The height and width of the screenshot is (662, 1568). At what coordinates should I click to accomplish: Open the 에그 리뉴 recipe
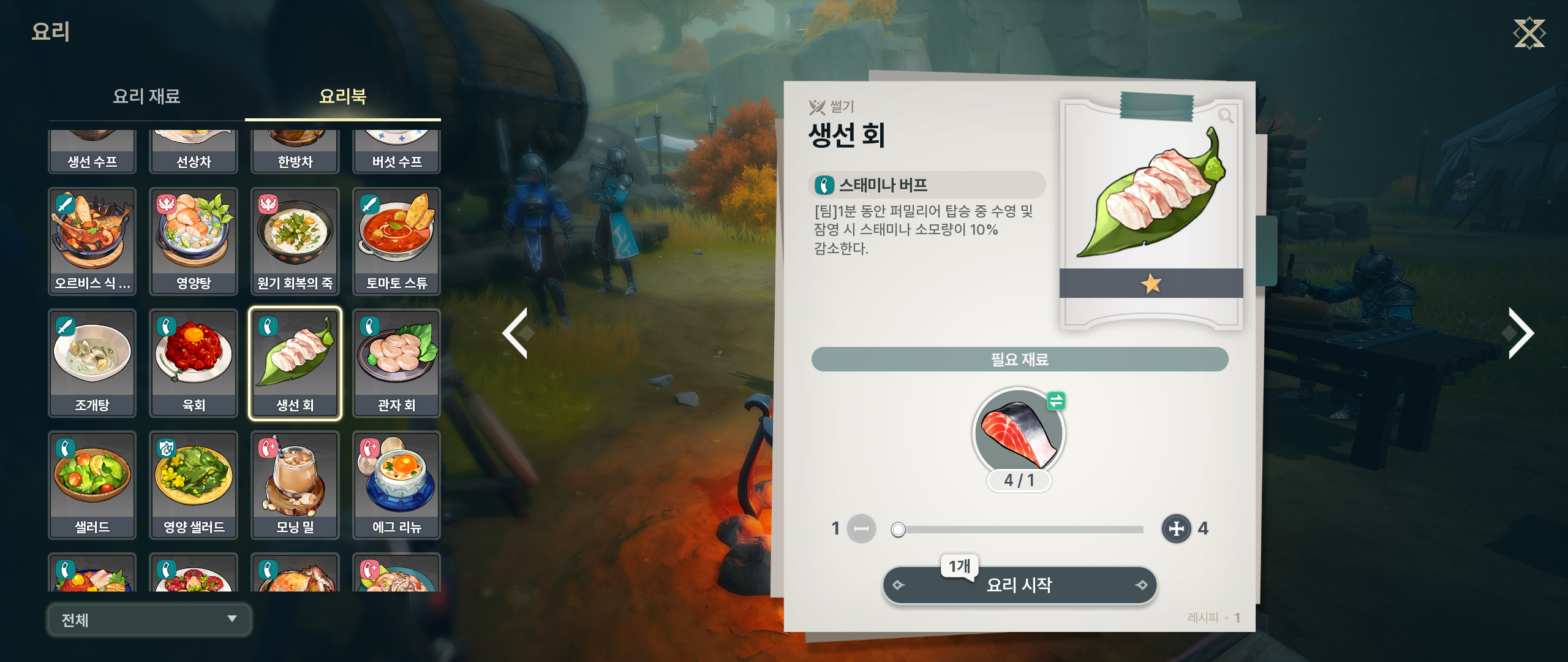[396, 485]
